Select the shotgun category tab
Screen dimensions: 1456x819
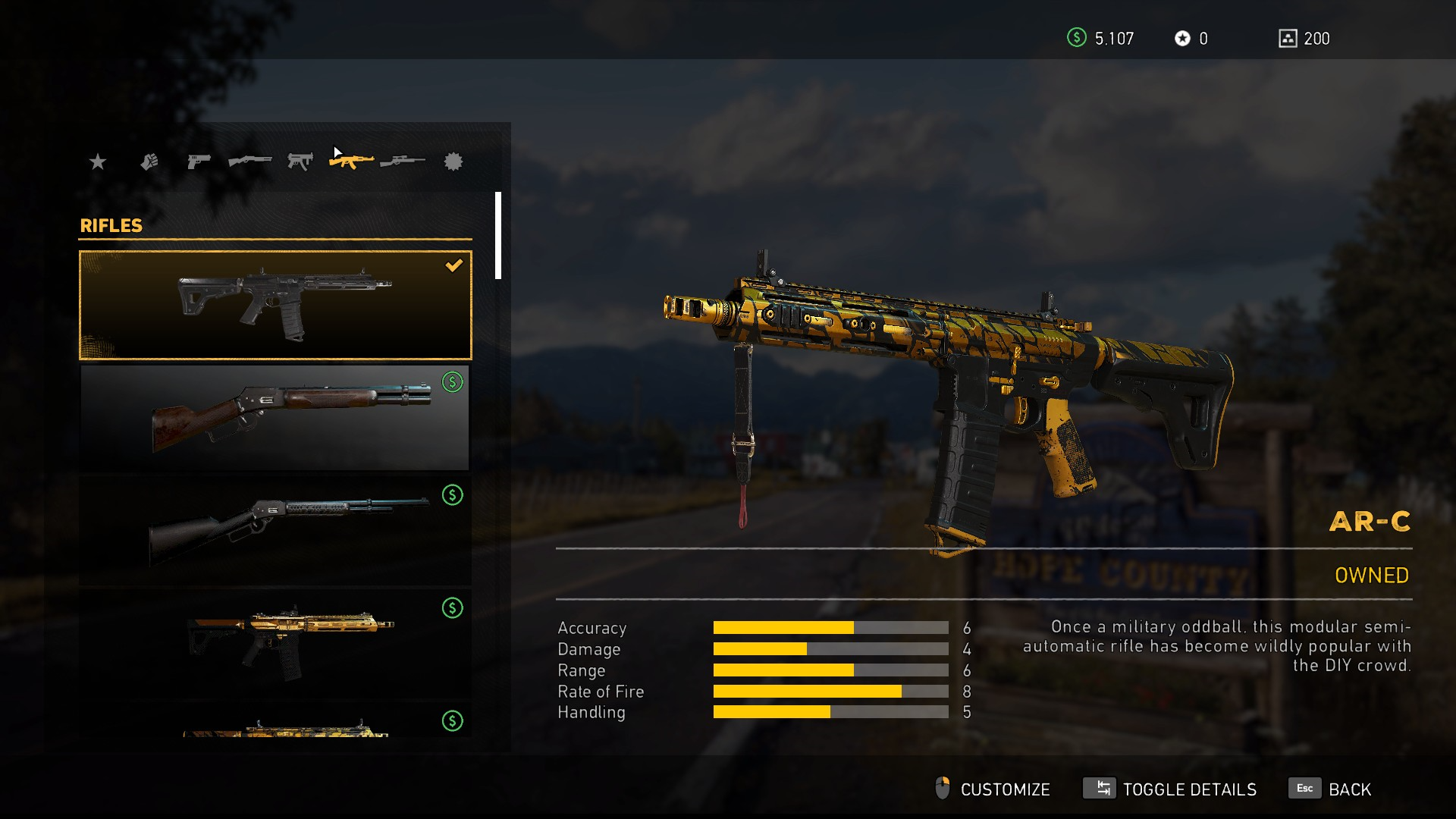coord(249,162)
